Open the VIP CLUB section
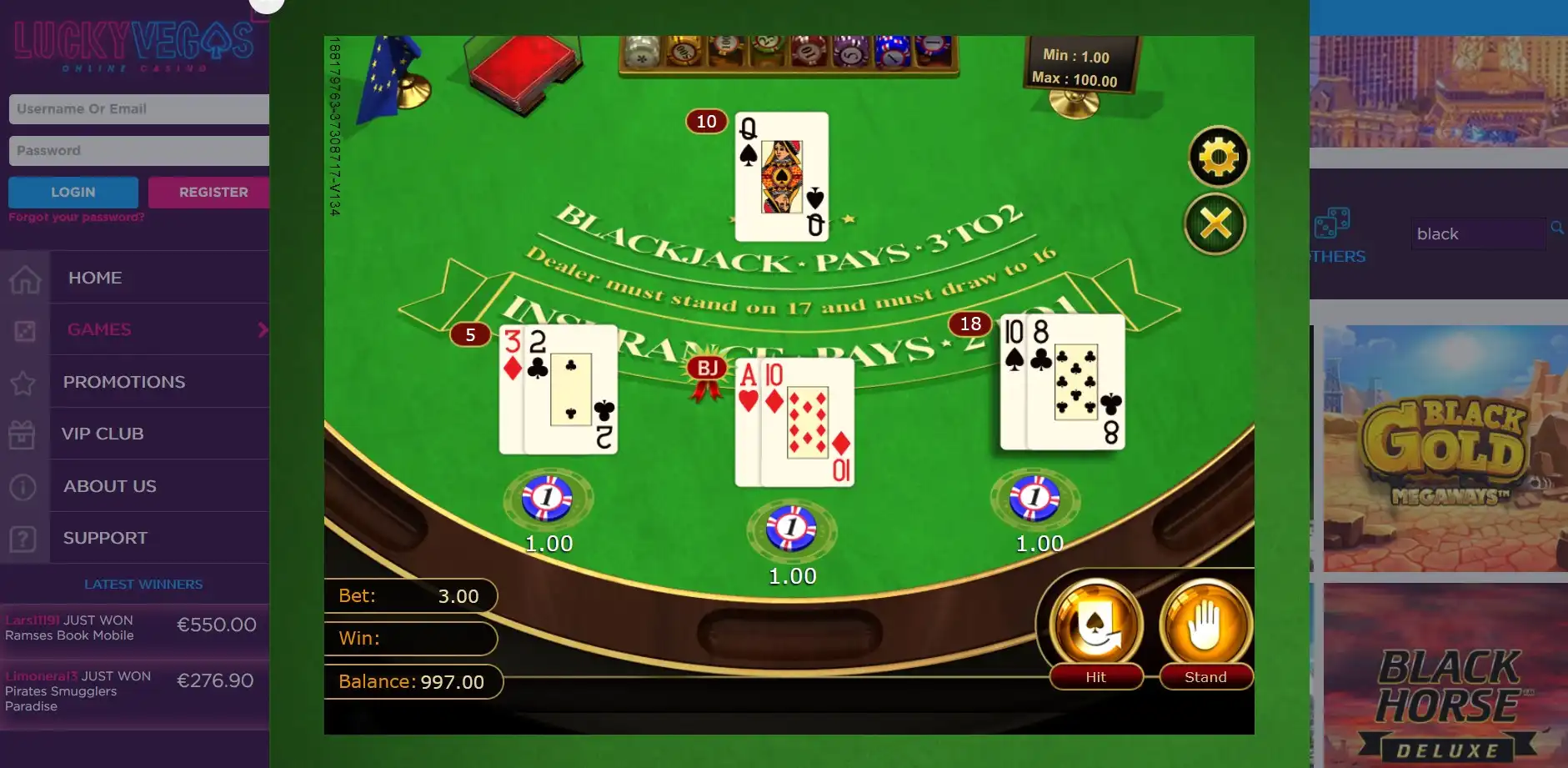The width and height of the screenshot is (1568, 768). 103,434
